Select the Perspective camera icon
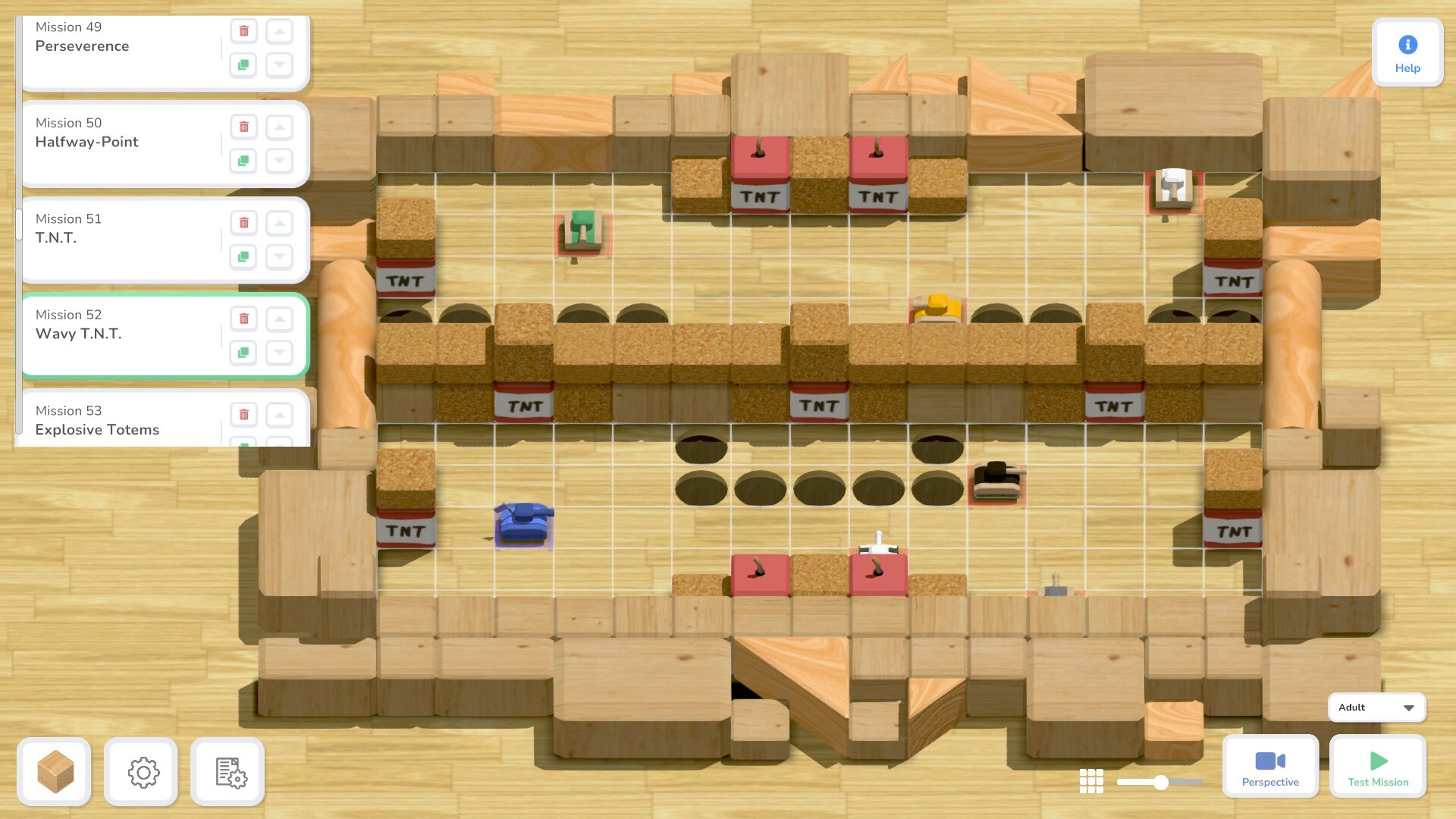 (1269, 758)
